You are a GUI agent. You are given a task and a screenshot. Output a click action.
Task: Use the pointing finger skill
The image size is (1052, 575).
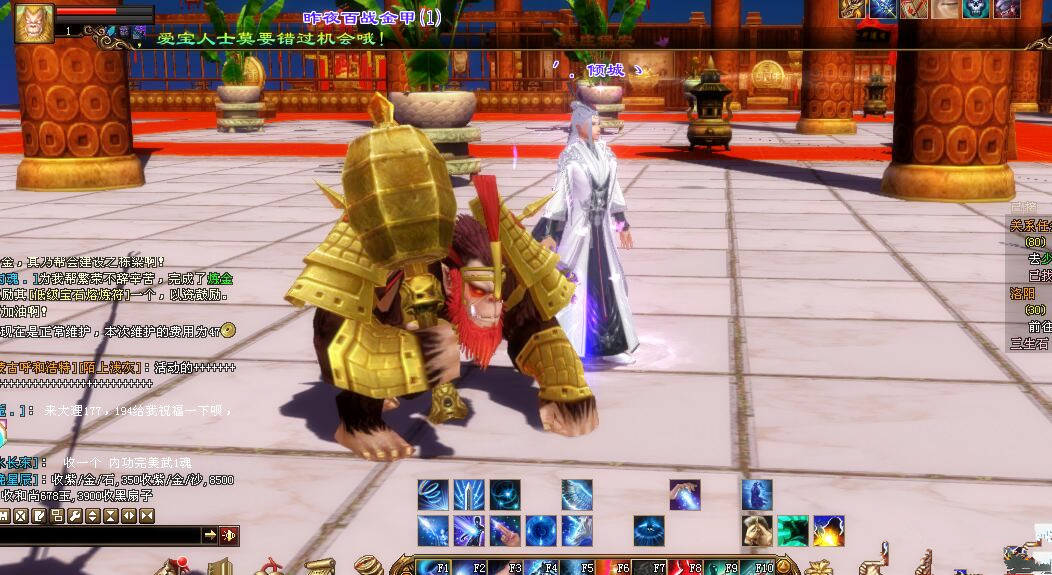point(505,530)
